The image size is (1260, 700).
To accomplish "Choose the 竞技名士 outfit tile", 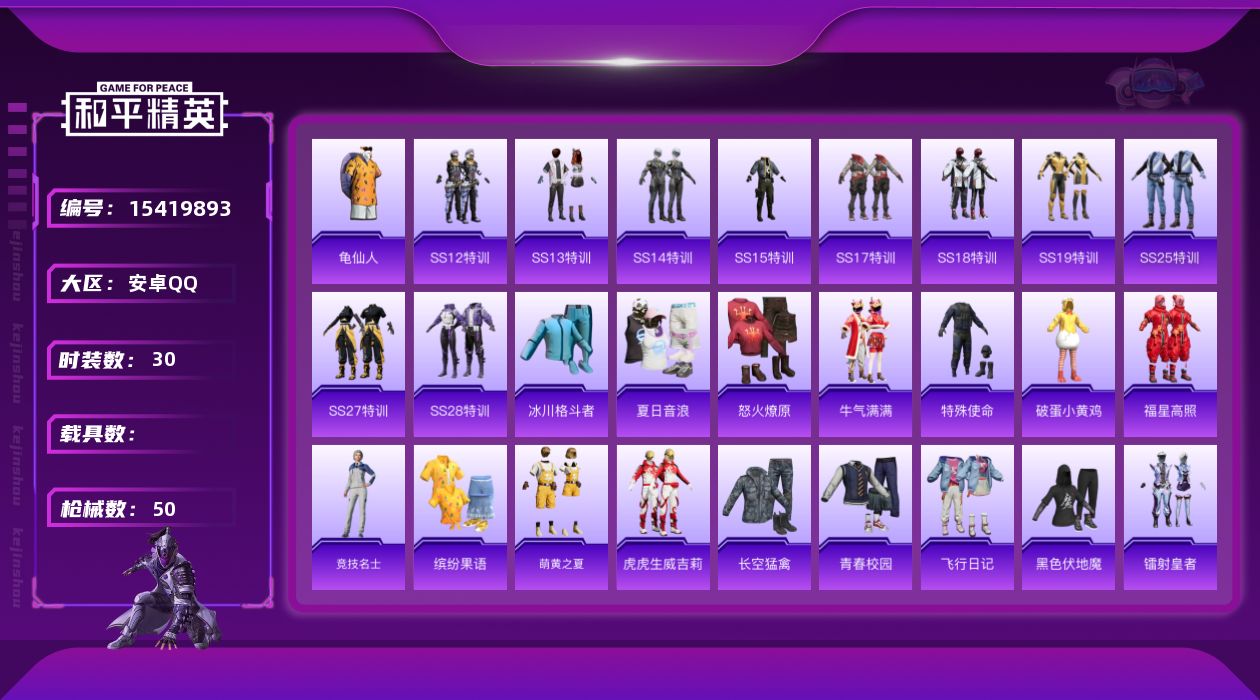I will pos(358,516).
